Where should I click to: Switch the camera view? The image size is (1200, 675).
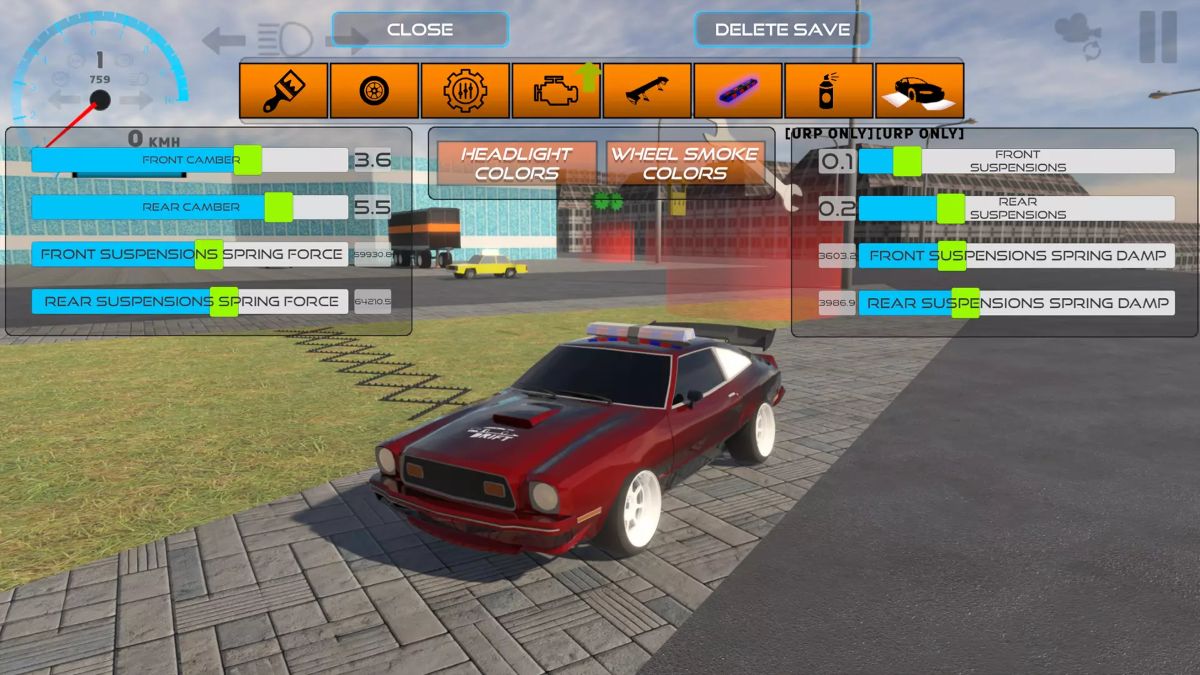[1077, 37]
